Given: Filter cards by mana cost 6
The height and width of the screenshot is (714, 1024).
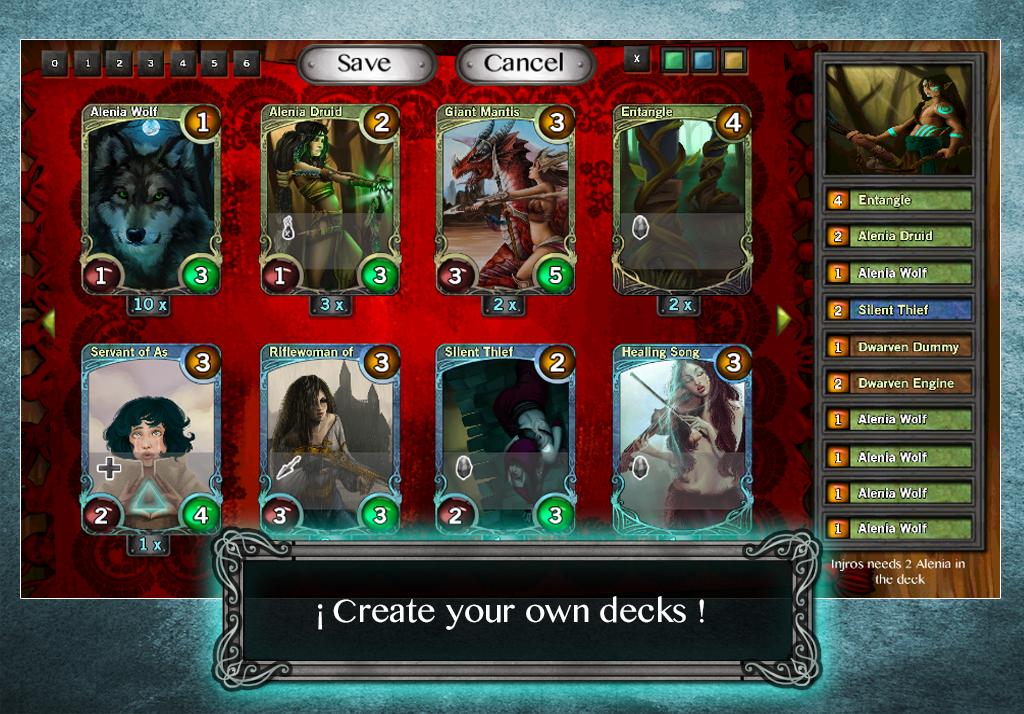Looking at the screenshot, I should [x=245, y=64].
